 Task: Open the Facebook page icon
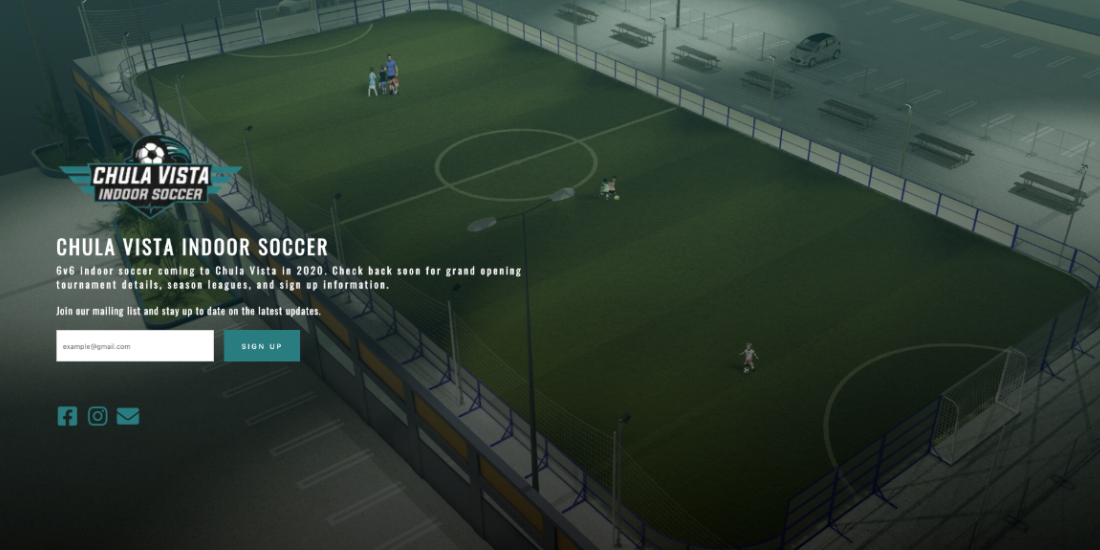click(x=67, y=416)
